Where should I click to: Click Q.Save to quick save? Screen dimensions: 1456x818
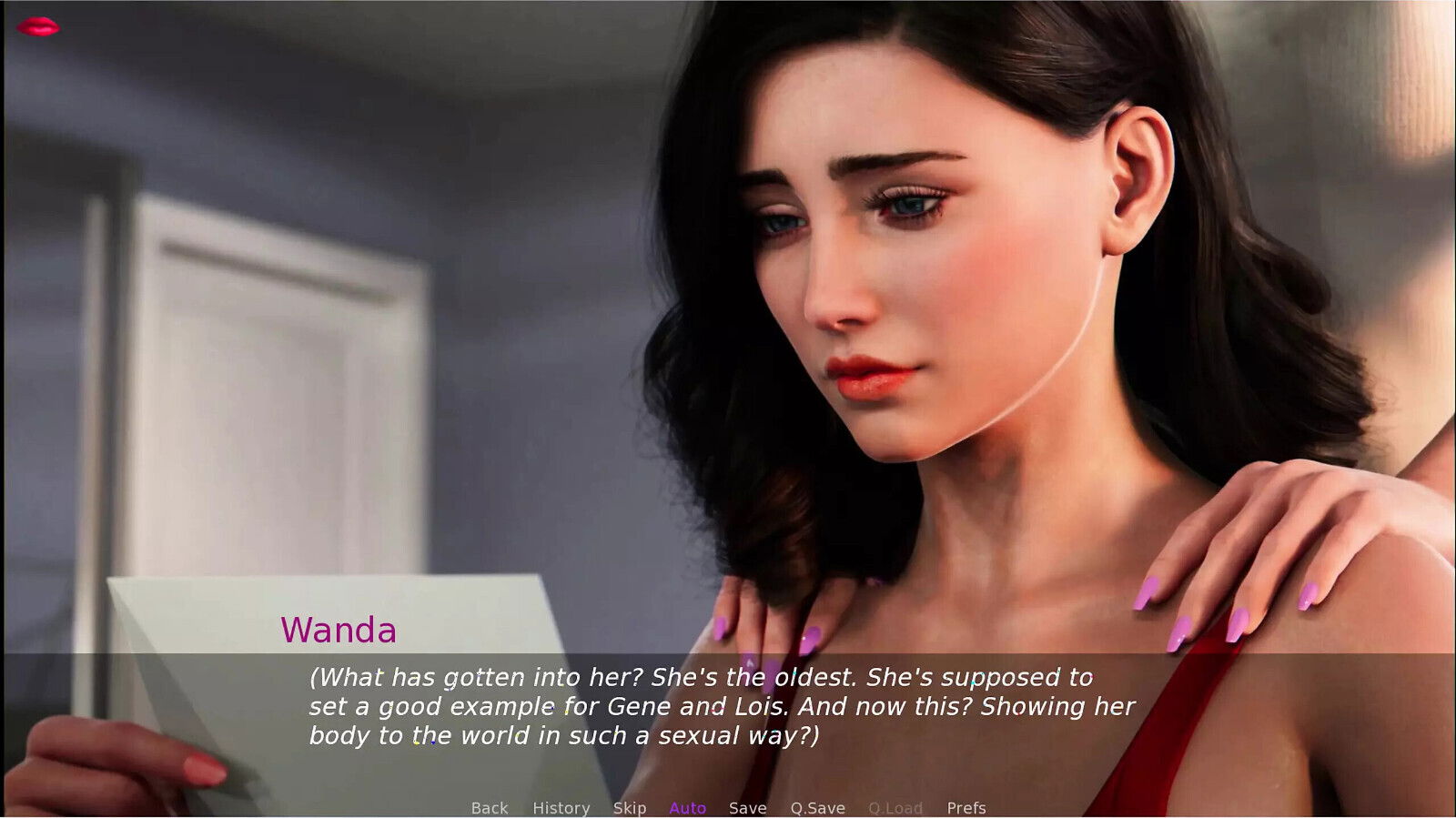point(817,808)
